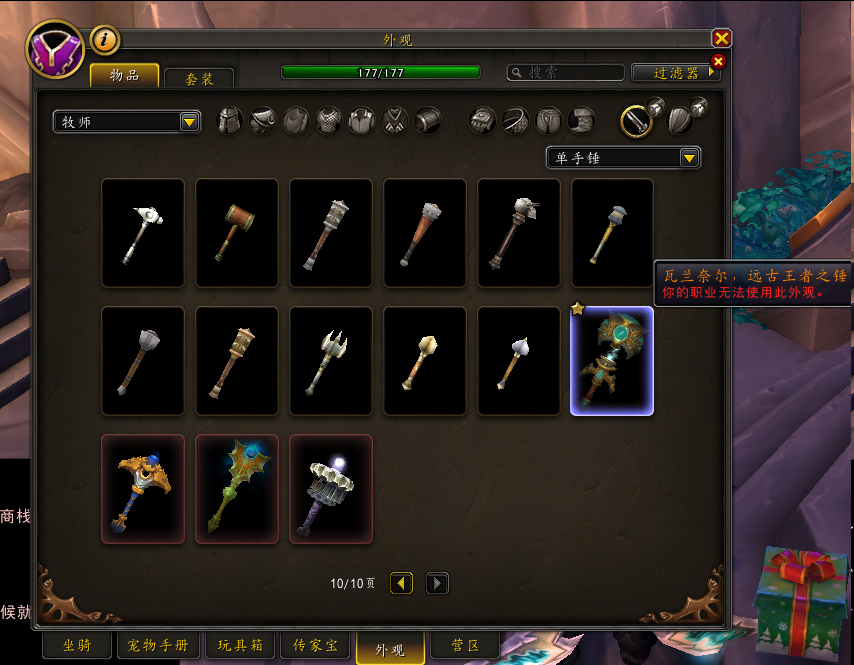The width and height of the screenshot is (854, 665).
Task: Select the gloves slot icon
Action: coord(483,121)
